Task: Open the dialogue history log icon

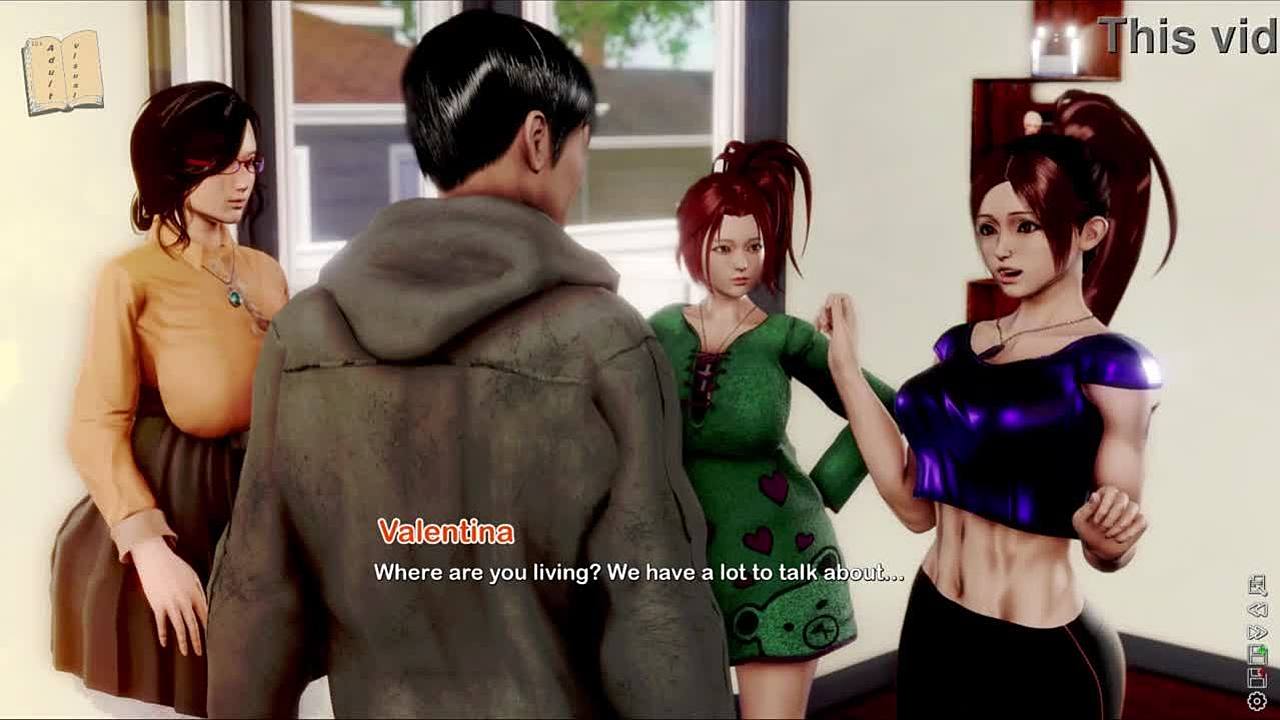Action: pos(1258,587)
